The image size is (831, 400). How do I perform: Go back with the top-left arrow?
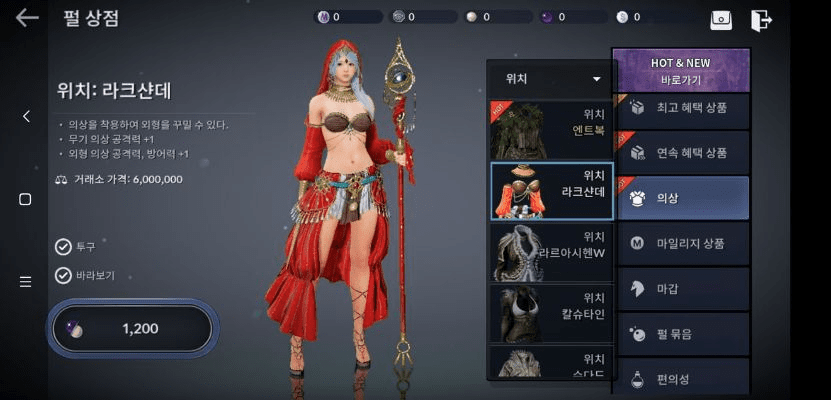click(27, 17)
